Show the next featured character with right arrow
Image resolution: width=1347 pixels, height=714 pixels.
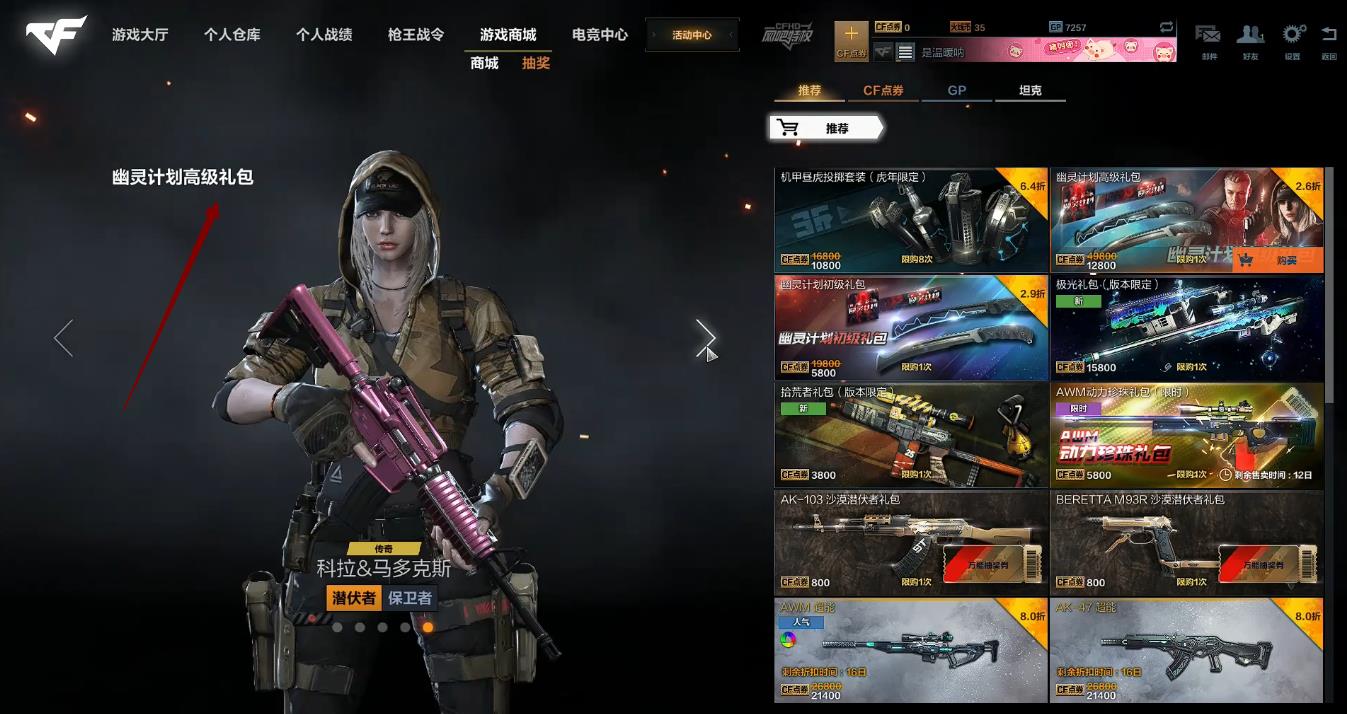coord(705,338)
